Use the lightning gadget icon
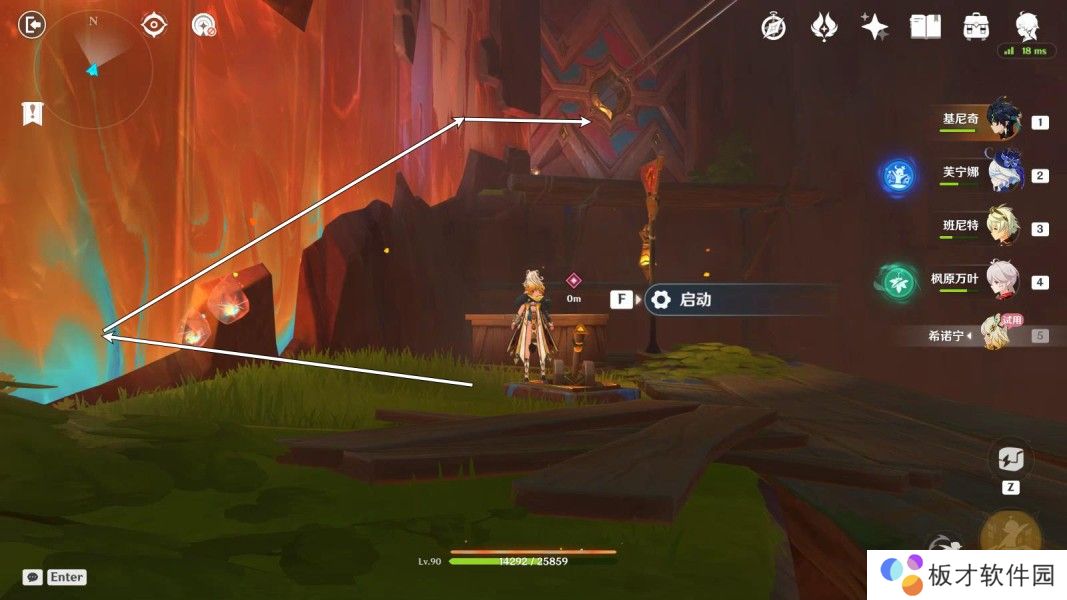The width and height of the screenshot is (1067, 600). 1009,460
